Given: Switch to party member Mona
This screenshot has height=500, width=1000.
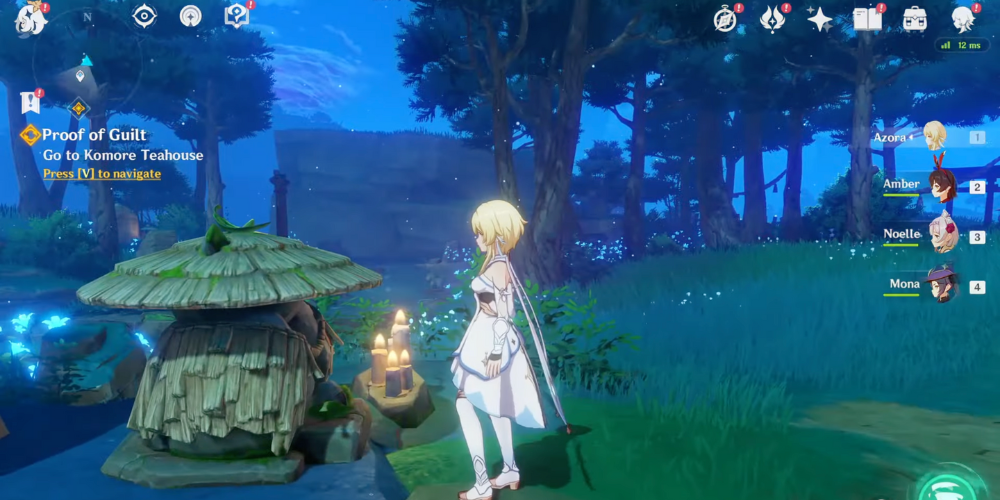Looking at the screenshot, I should click(x=941, y=286).
